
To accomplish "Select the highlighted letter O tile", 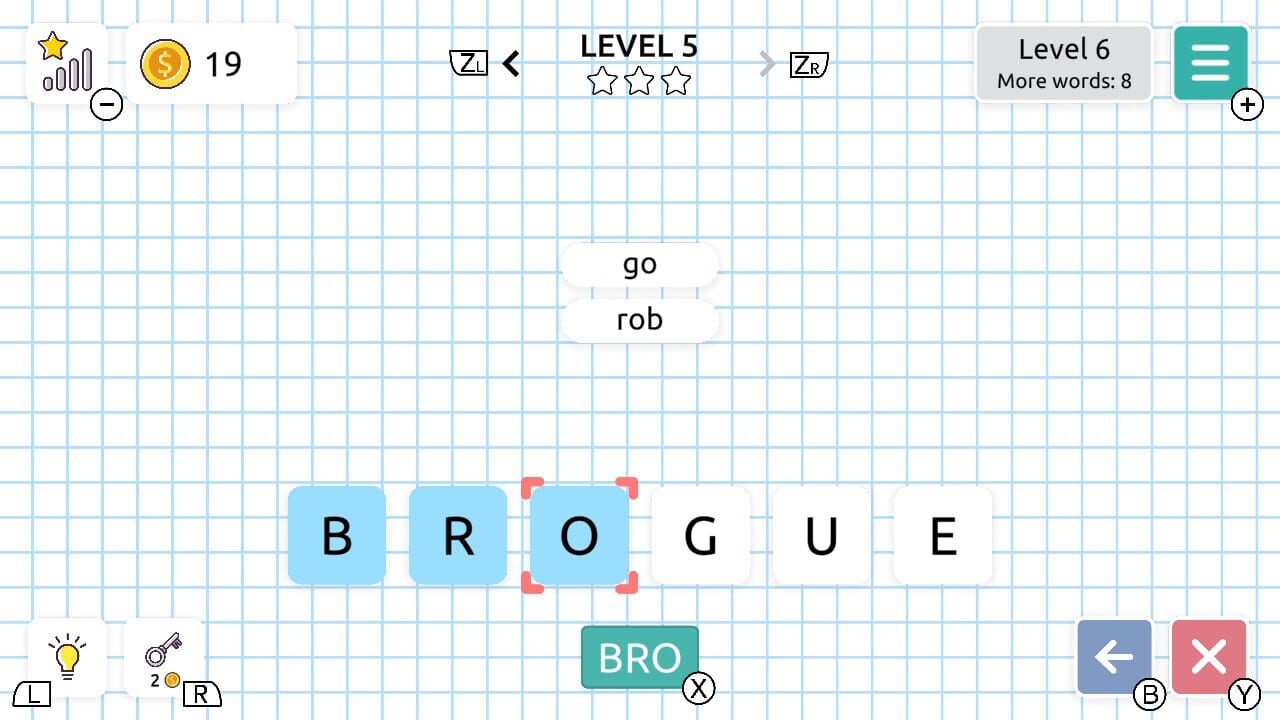I will (579, 535).
